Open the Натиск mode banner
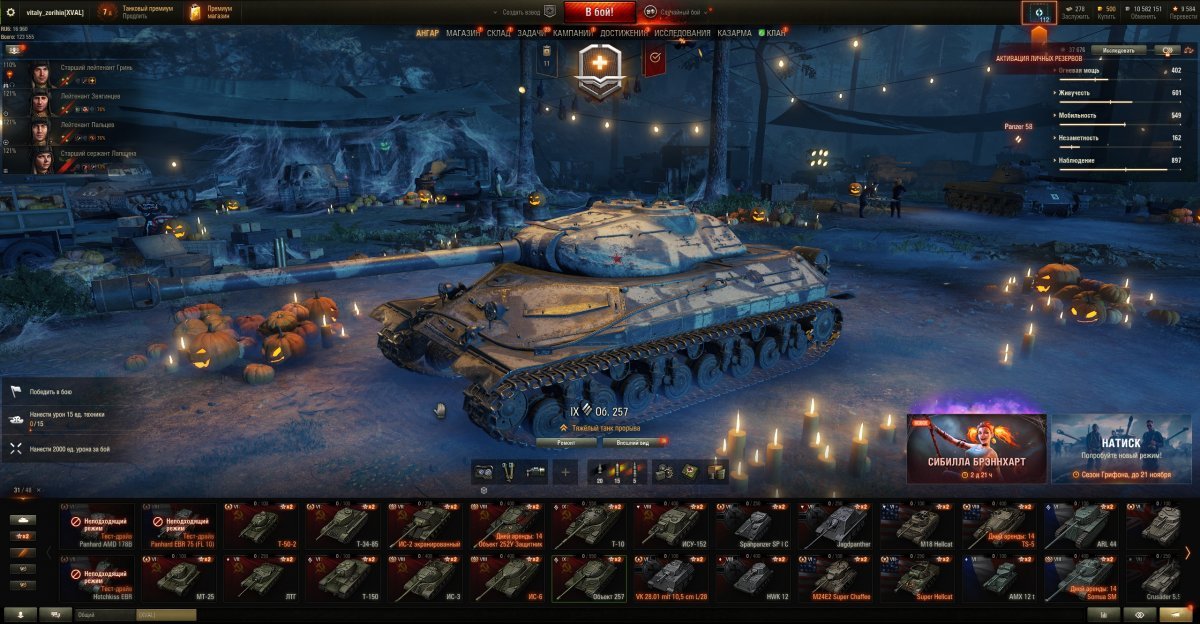 coord(1123,449)
